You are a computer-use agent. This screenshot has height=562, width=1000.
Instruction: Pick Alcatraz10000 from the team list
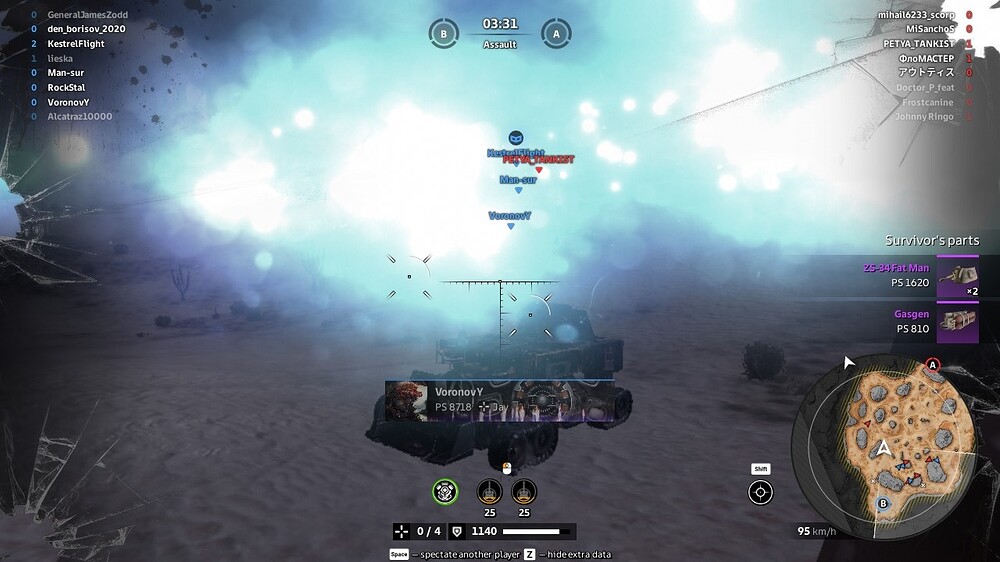(x=80, y=116)
